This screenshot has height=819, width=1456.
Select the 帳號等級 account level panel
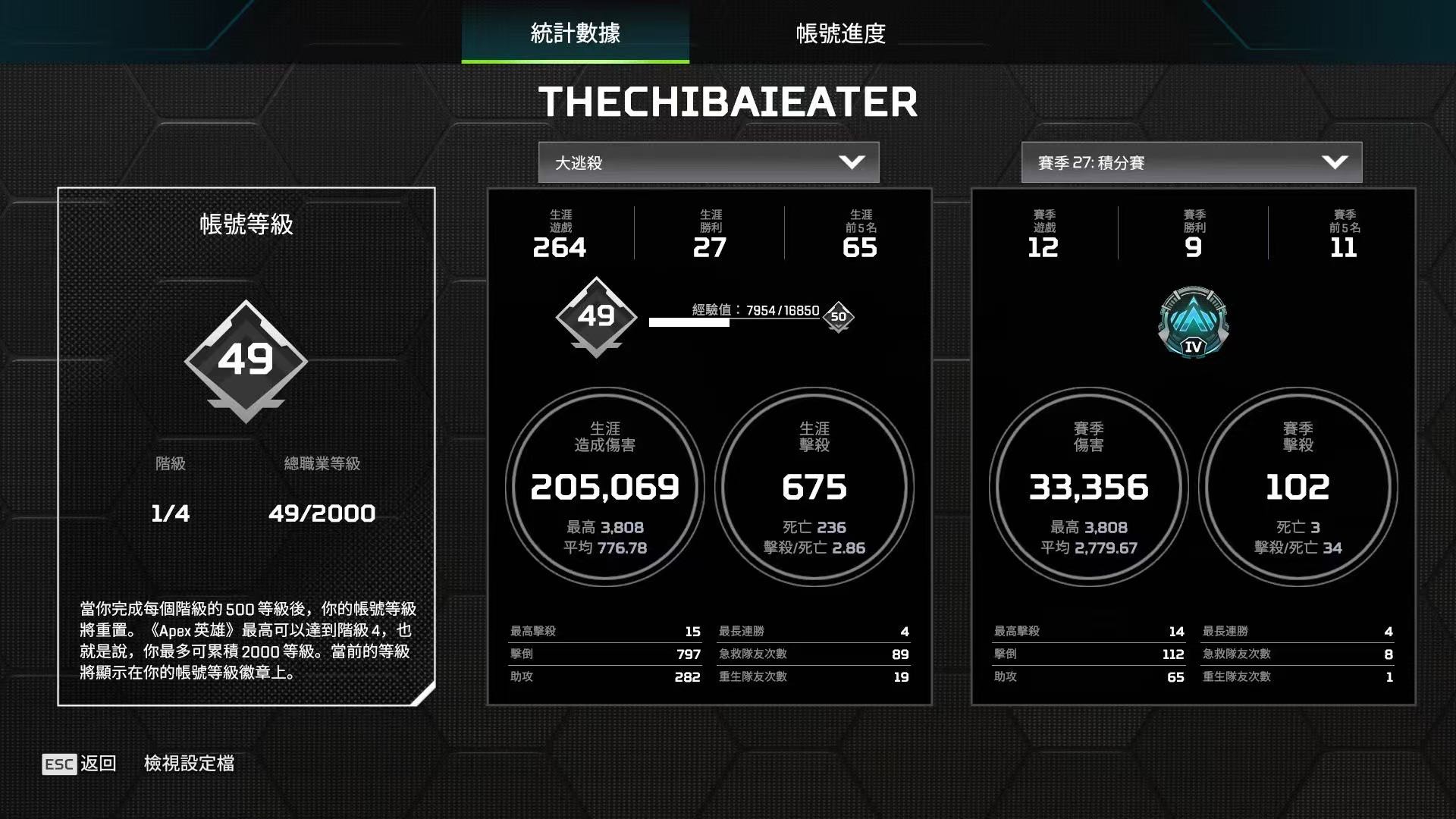click(x=246, y=446)
